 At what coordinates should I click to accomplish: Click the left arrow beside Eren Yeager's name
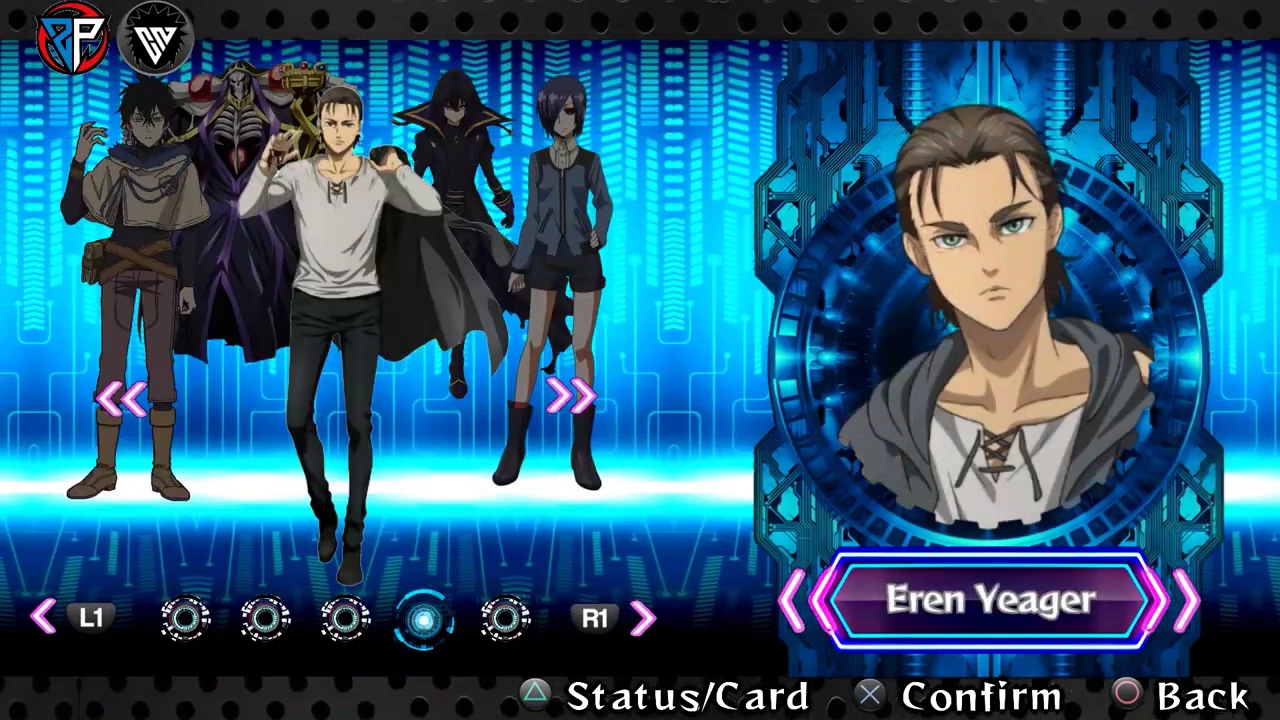[x=792, y=601]
